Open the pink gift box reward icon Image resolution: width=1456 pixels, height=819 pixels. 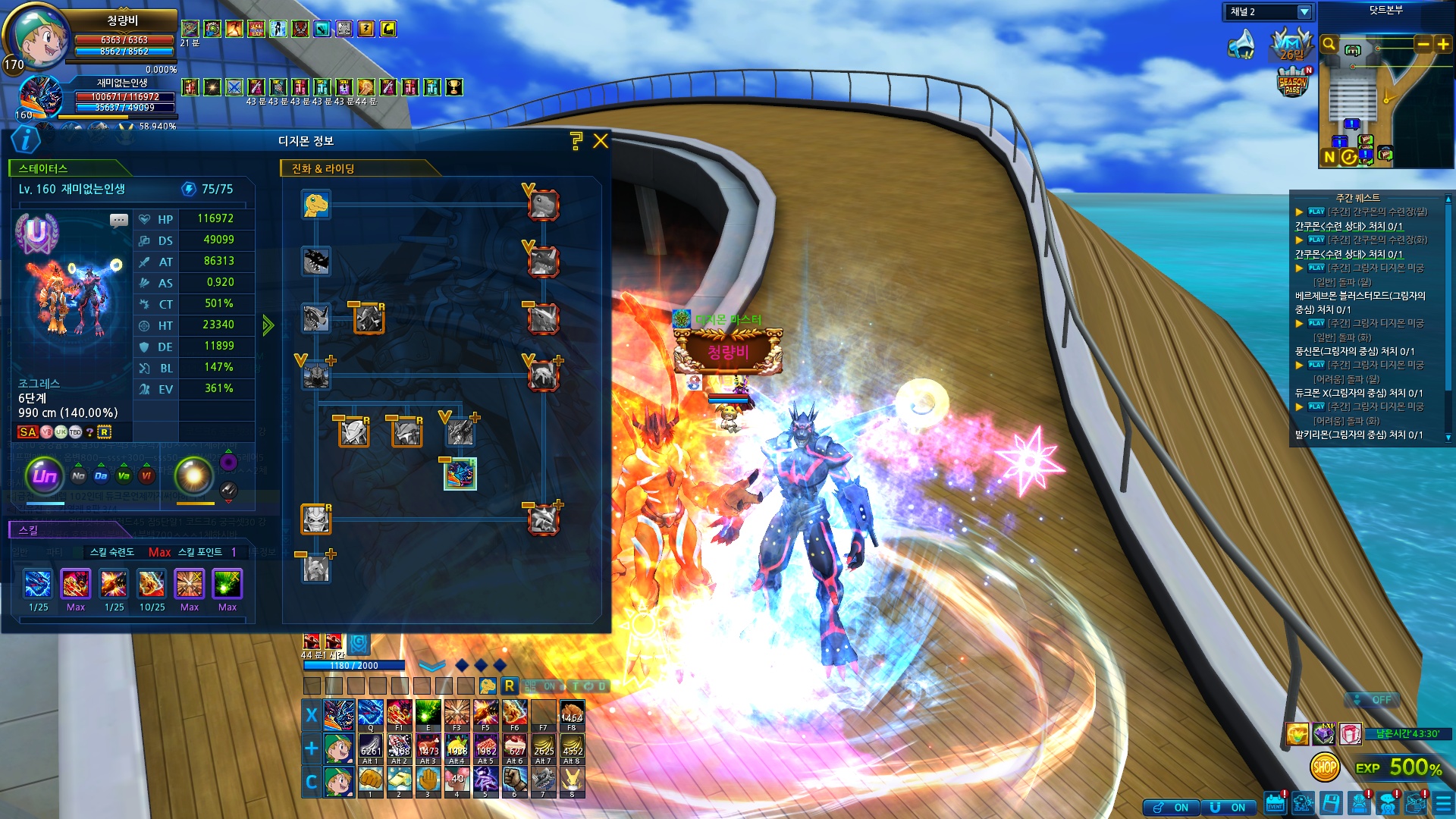point(1351,733)
